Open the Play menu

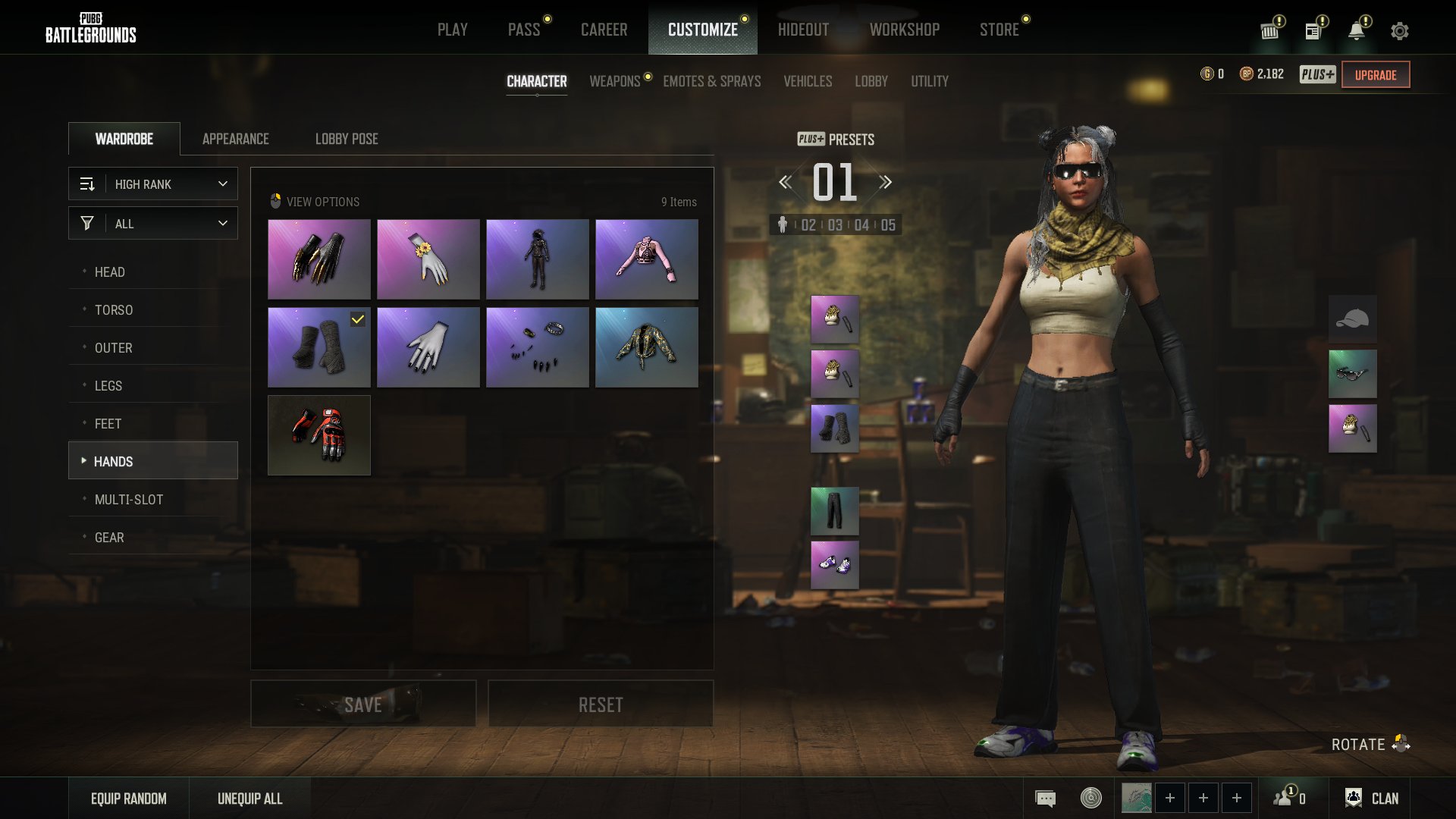(x=452, y=30)
